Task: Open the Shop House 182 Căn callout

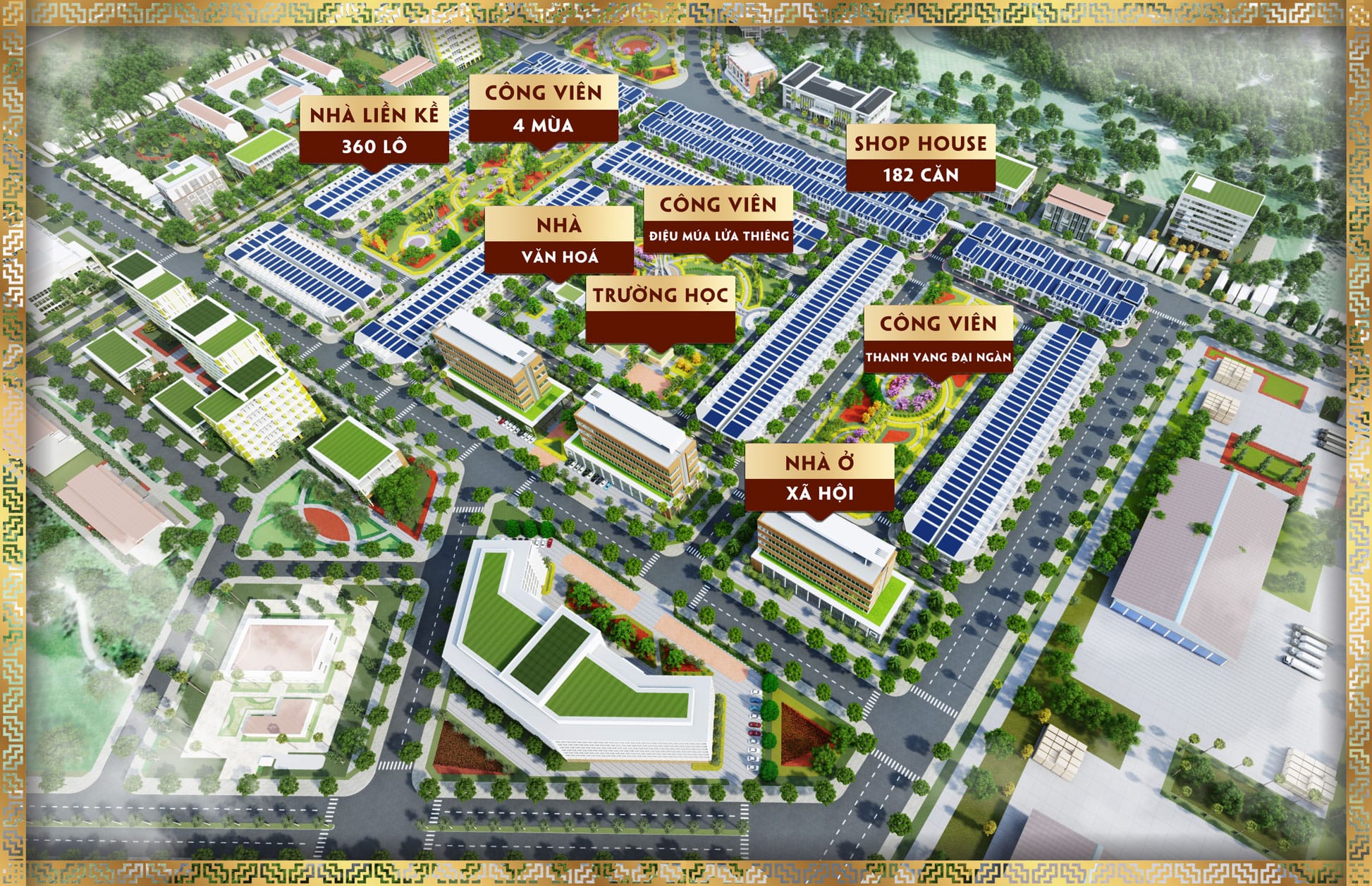Action: 921,159
